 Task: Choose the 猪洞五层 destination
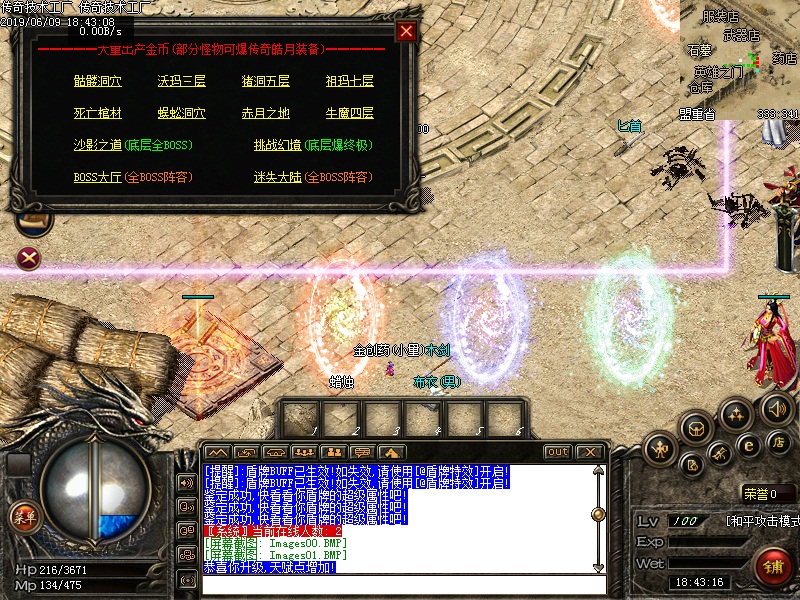pyautogui.click(x=265, y=81)
